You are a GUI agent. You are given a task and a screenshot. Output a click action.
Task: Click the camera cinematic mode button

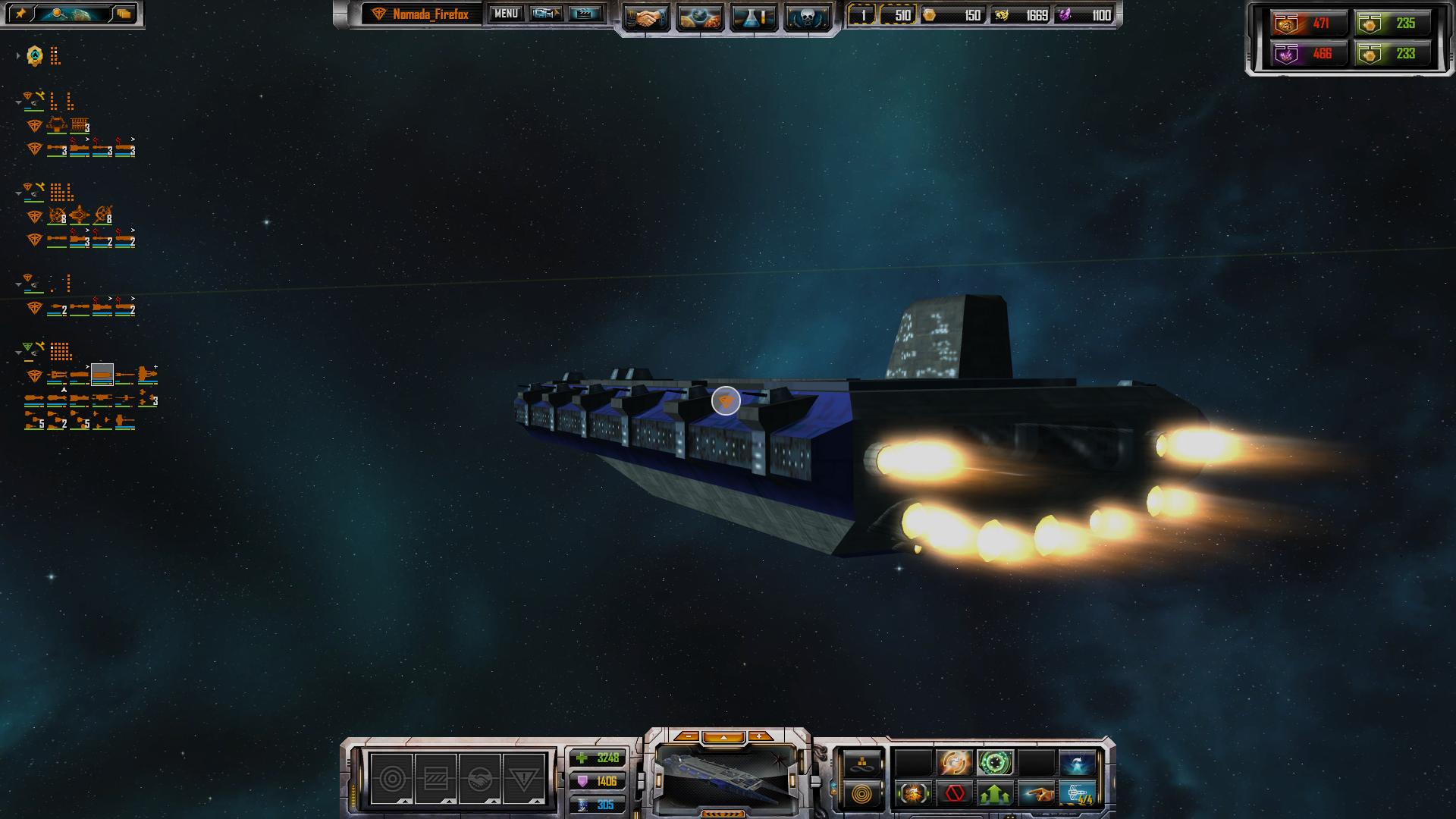pos(545,14)
